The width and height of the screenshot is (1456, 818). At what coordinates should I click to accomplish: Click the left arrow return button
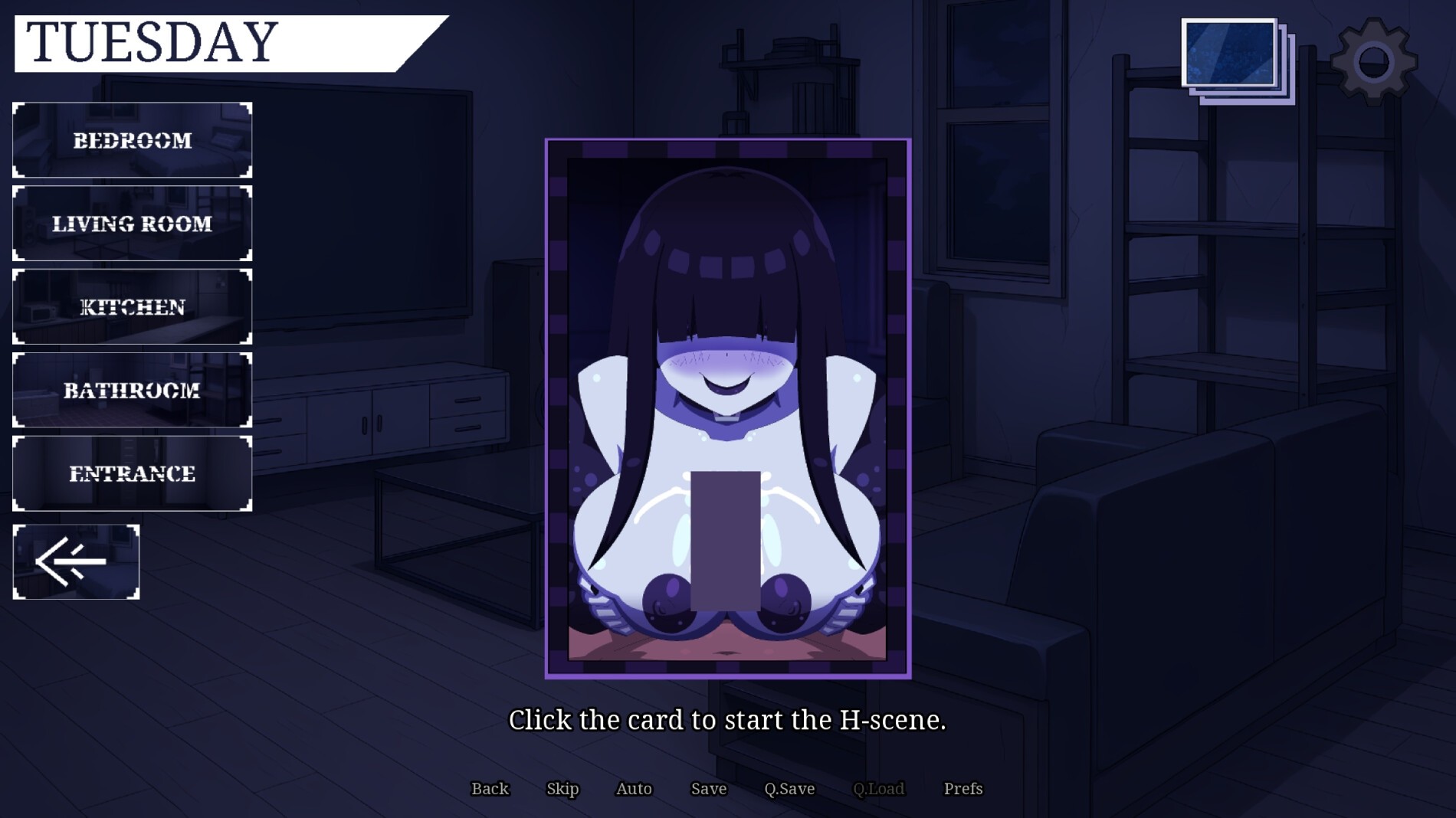click(x=76, y=562)
